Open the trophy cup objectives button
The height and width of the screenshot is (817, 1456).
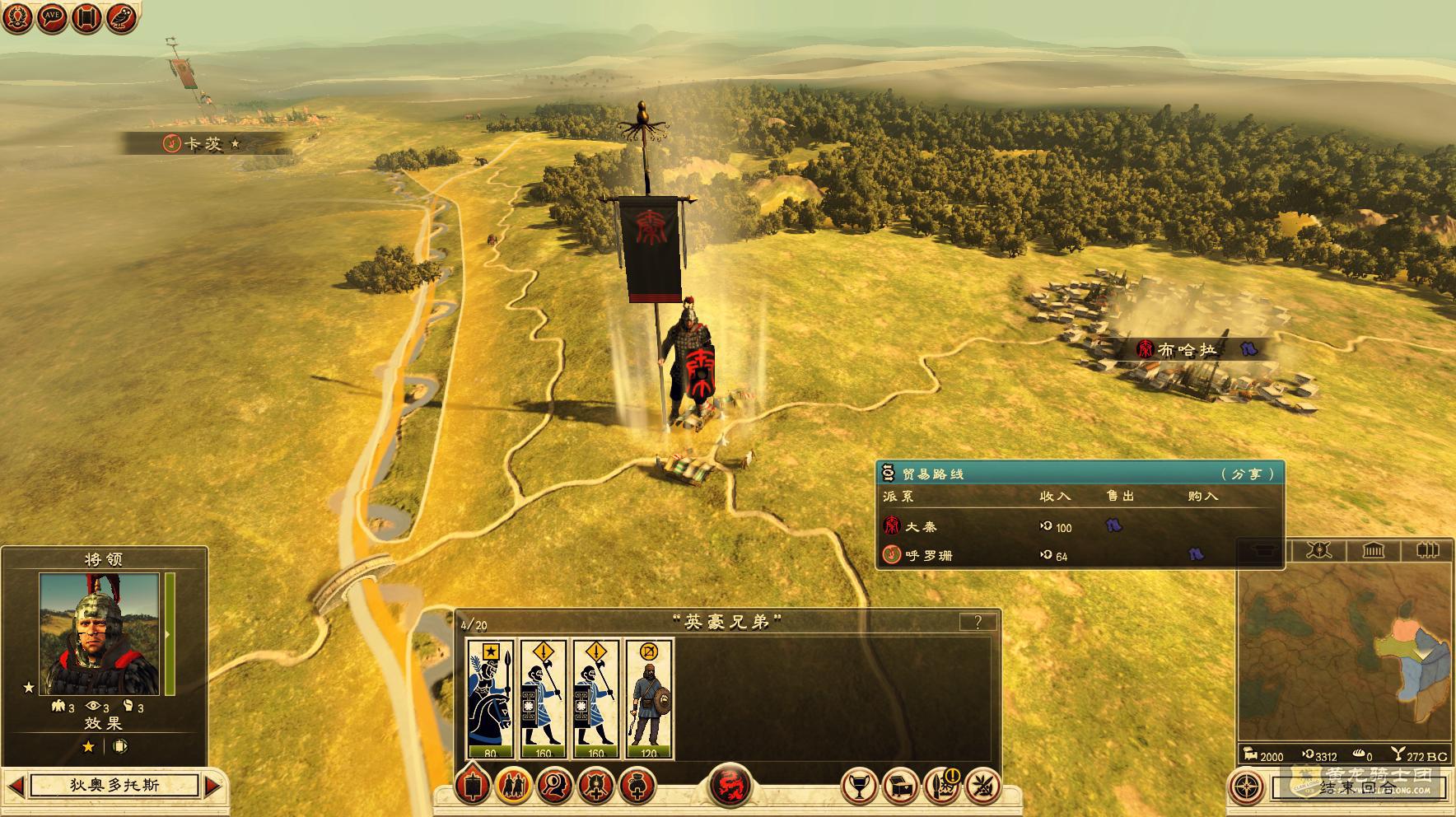pyautogui.click(x=859, y=786)
